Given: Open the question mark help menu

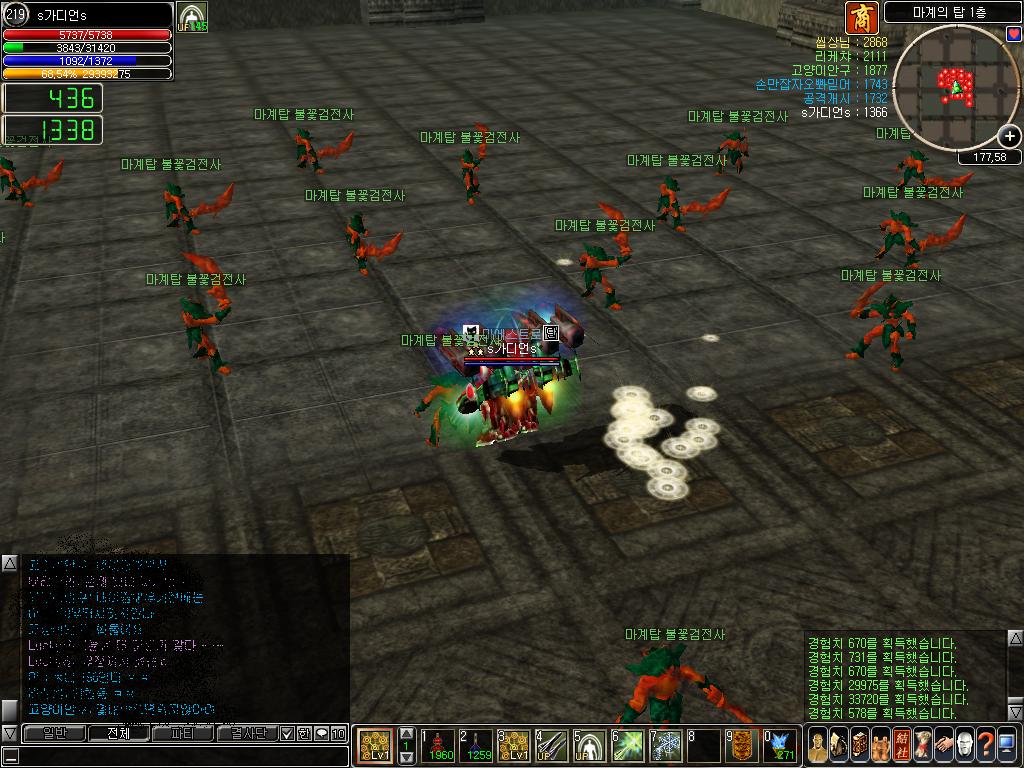Looking at the screenshot, I should click(985, 745).
